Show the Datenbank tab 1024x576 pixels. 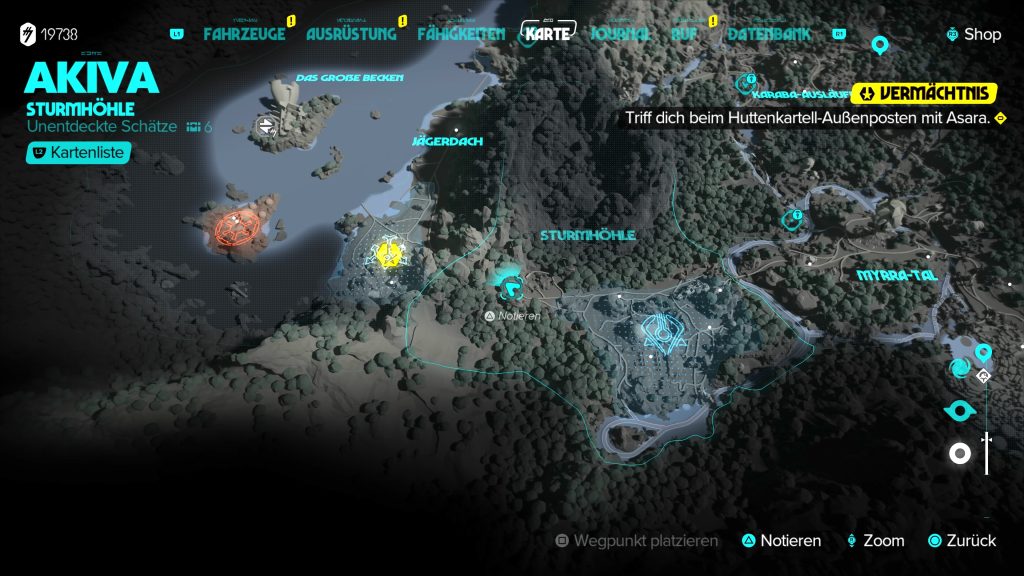coord(768,33)
